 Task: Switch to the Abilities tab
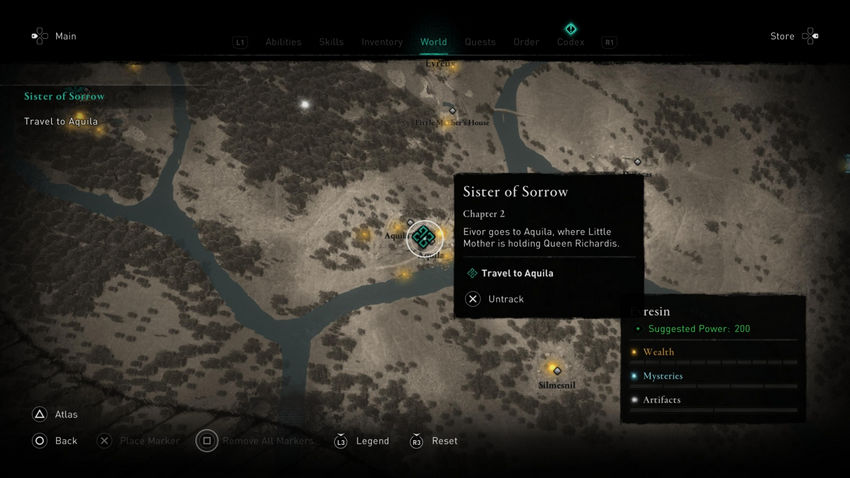click(x=283, y=42)
